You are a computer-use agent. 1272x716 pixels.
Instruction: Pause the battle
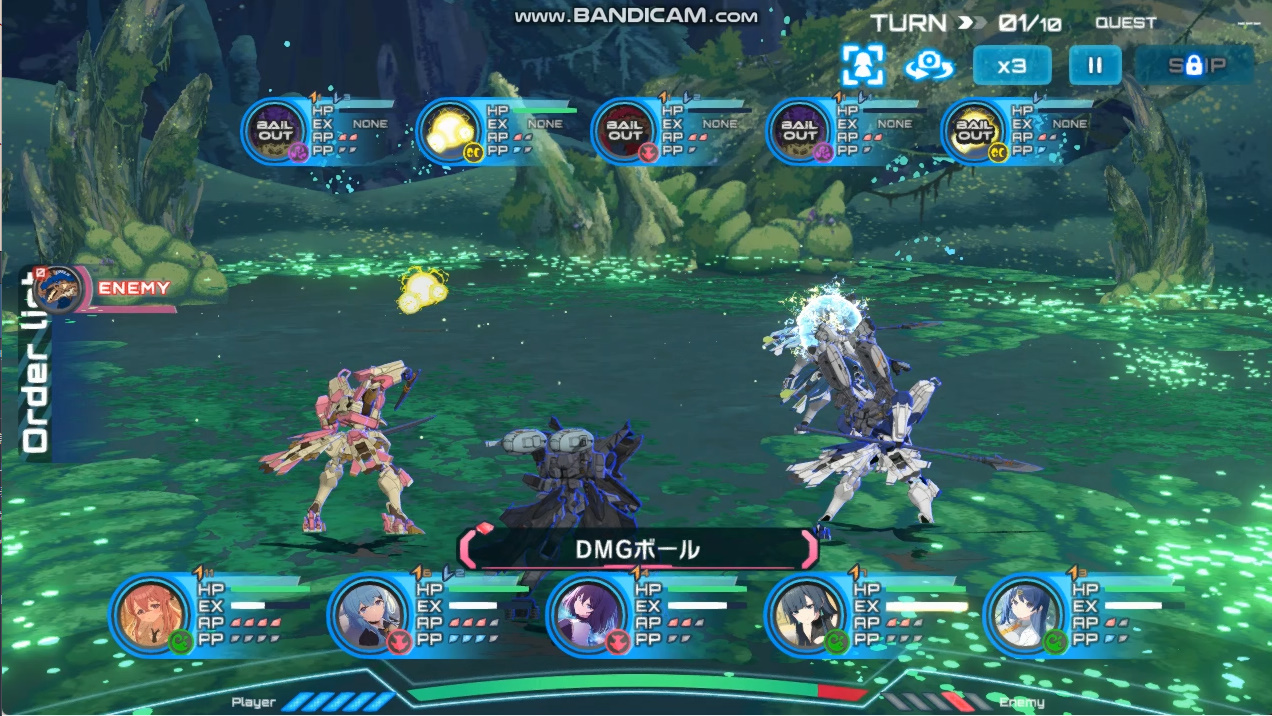click(1095, 66)
